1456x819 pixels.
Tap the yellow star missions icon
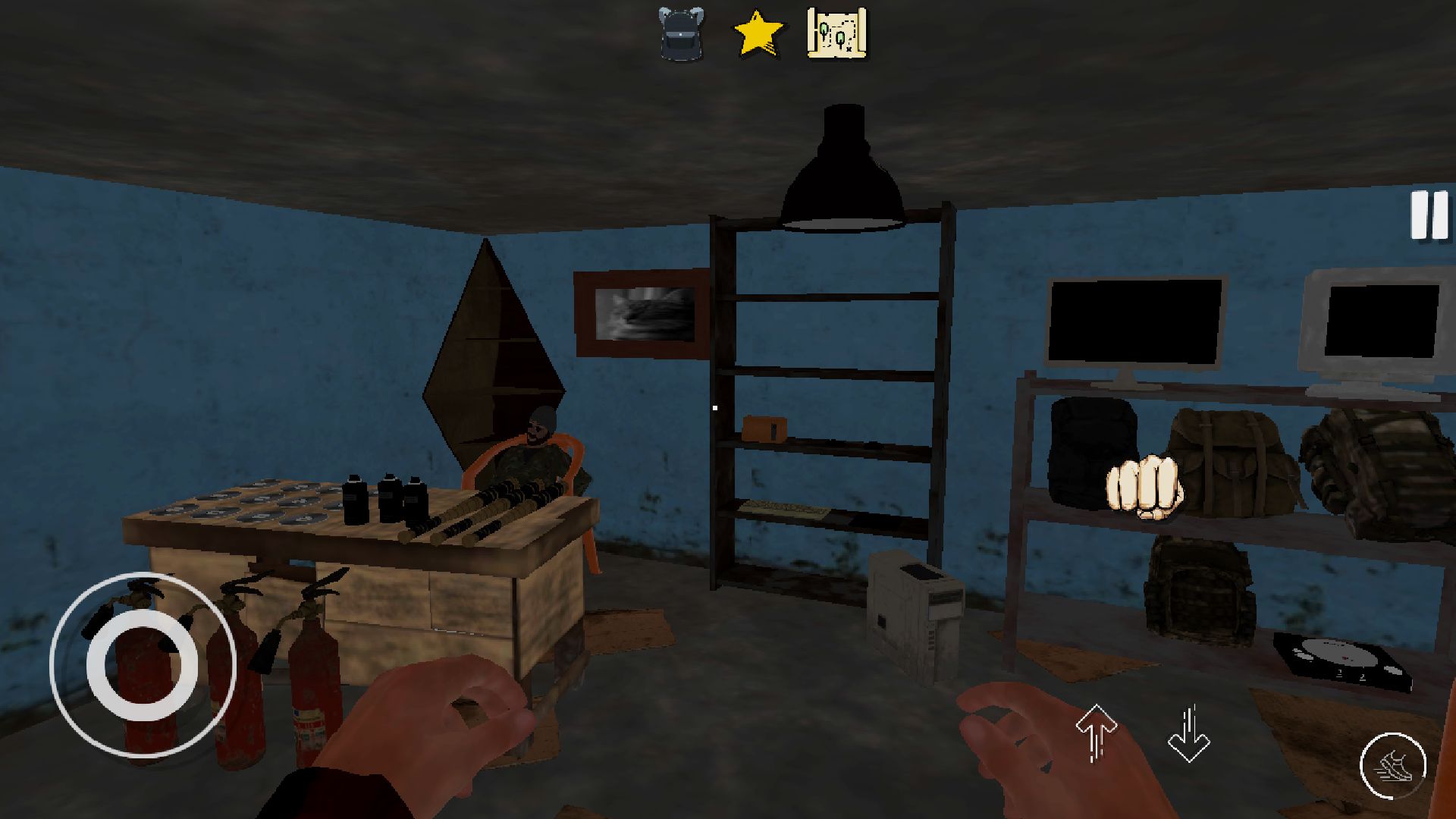[758, 34]
